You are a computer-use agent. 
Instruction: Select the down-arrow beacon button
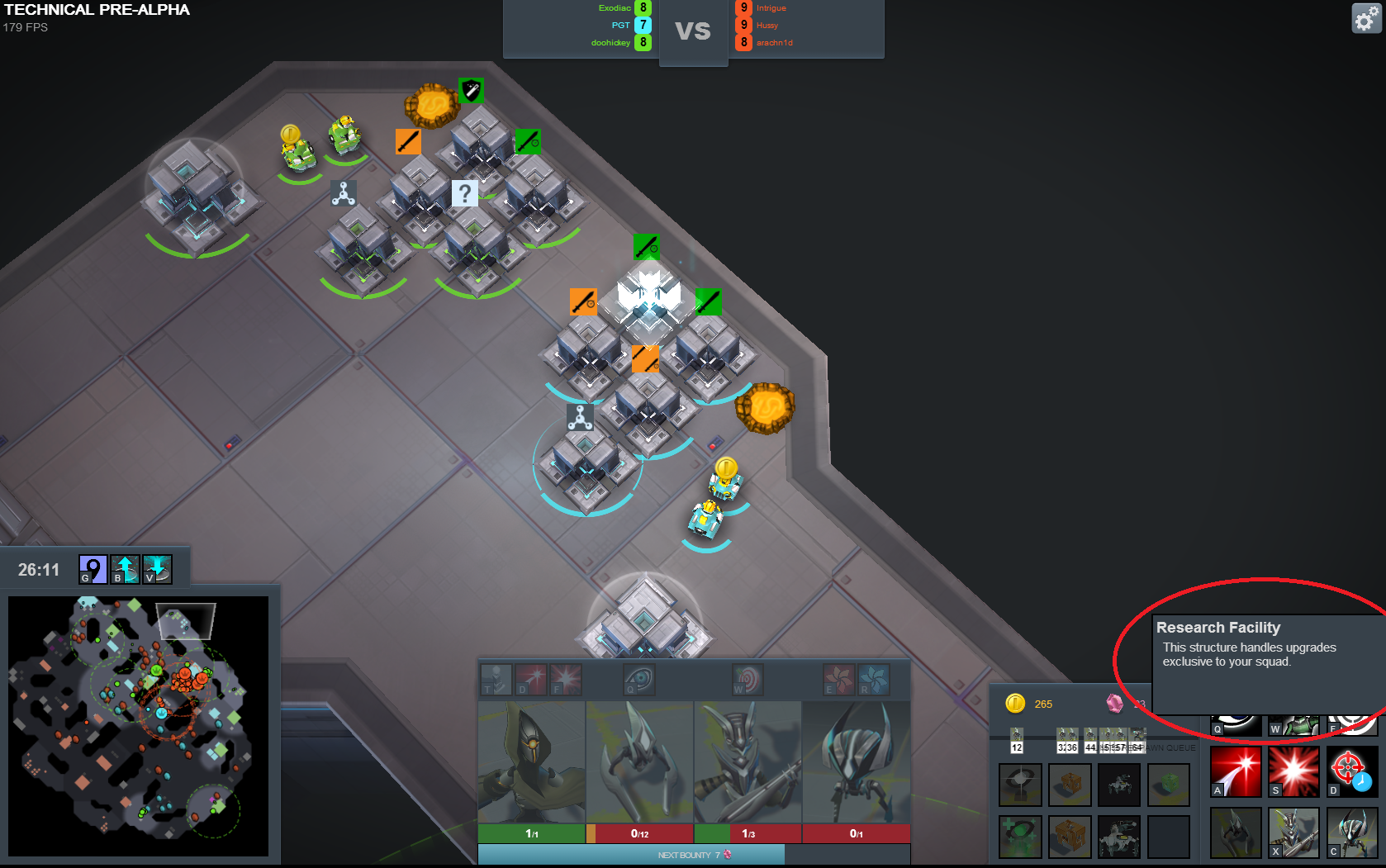157,569
